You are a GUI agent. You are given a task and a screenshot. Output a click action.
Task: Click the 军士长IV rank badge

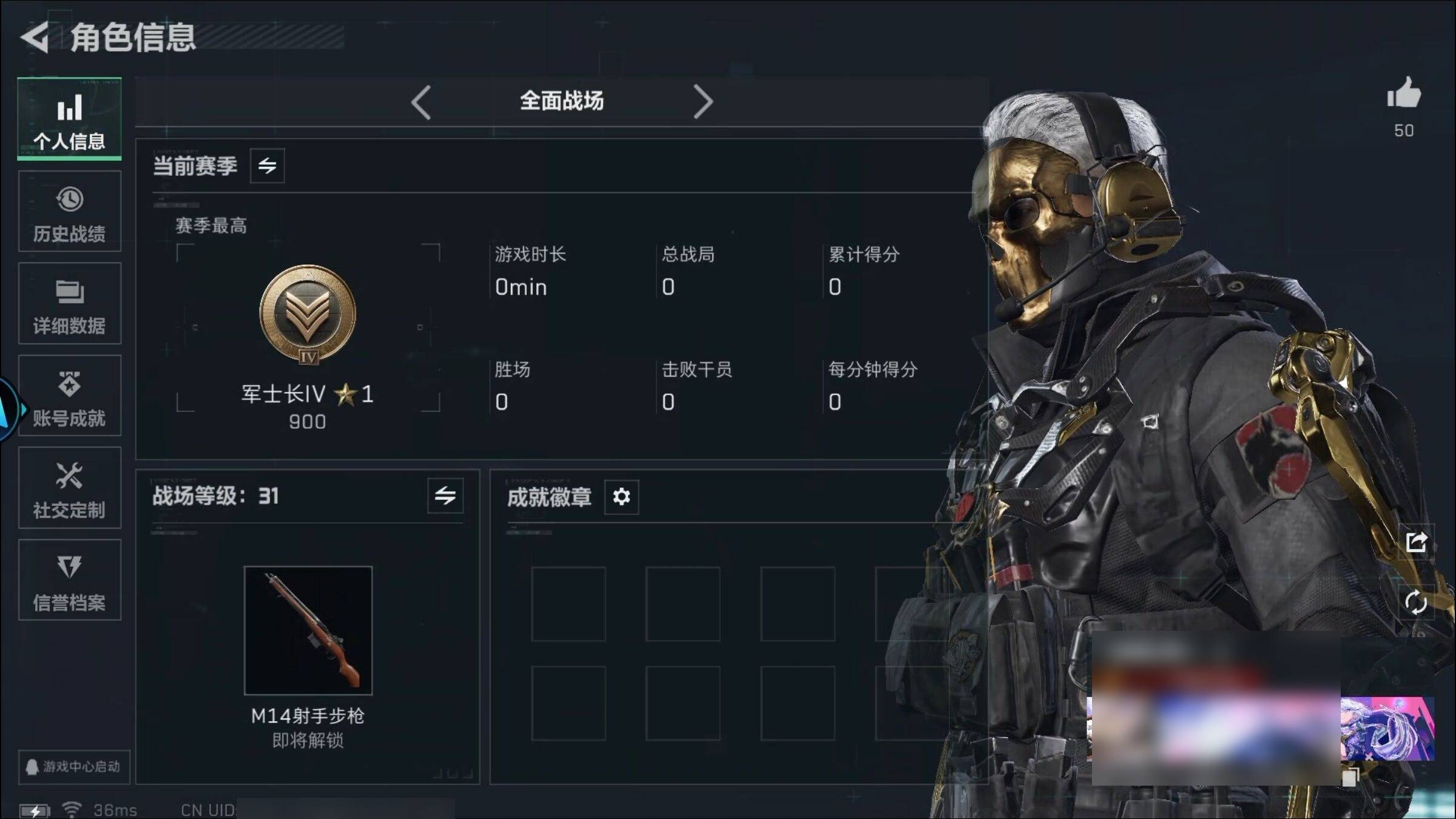(x=308, y=314)
